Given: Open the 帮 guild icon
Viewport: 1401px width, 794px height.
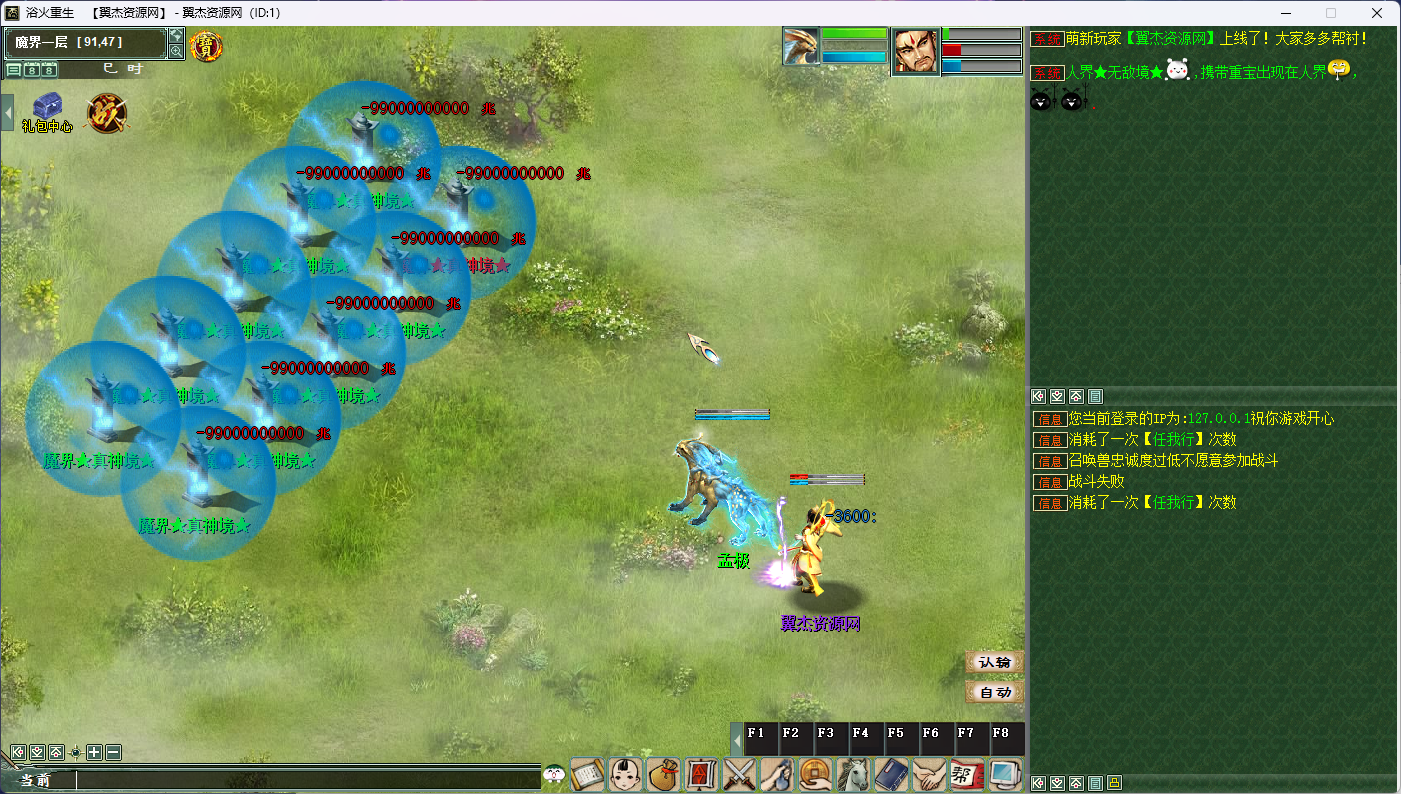Looking at the screenshot, I should [x=967, y=775].
